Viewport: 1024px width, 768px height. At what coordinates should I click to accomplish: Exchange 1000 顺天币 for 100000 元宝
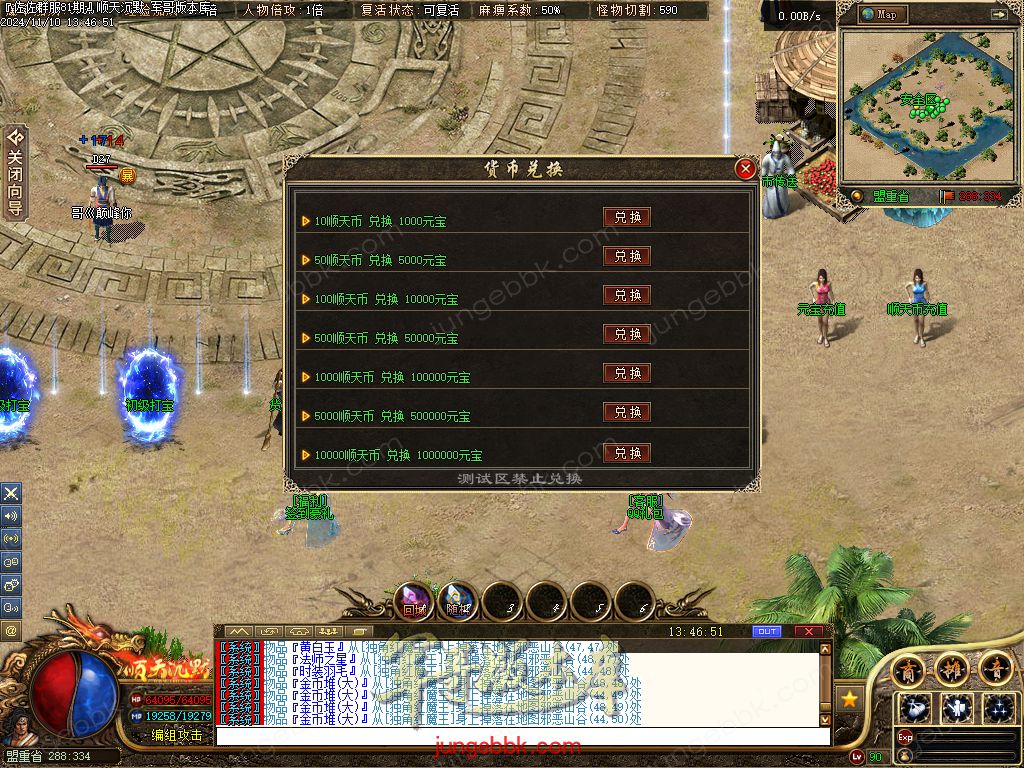(x=627, y=373)
